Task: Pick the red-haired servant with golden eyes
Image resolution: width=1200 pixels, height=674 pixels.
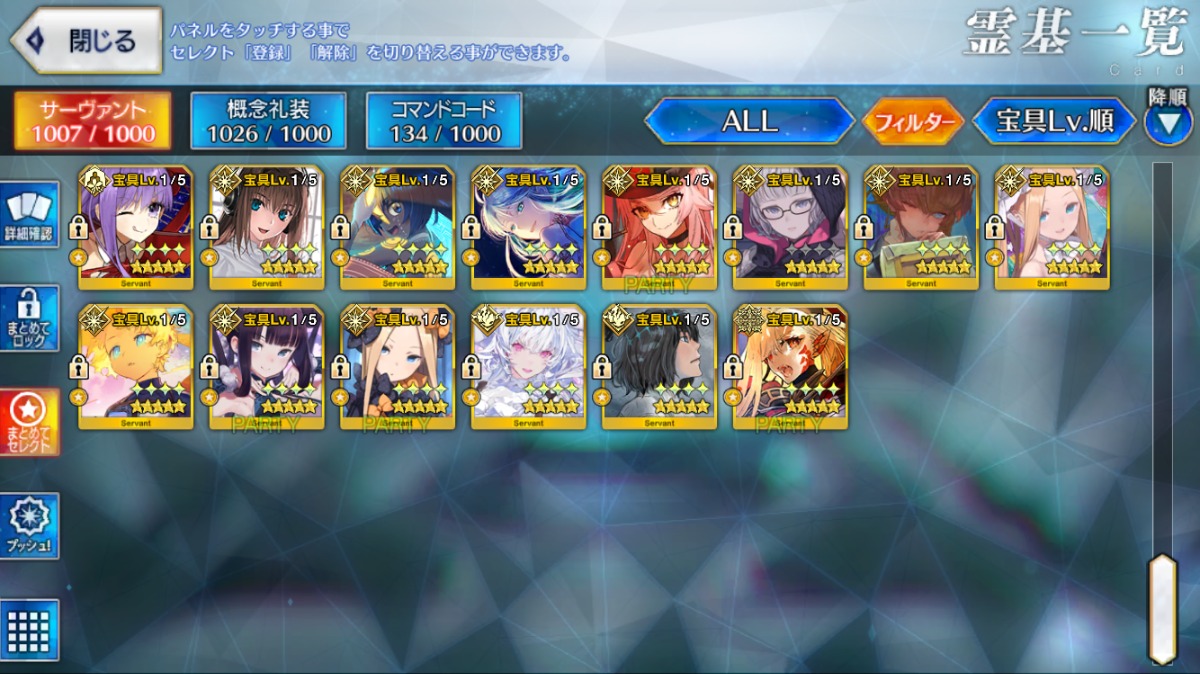Action: tap(659, 228)
